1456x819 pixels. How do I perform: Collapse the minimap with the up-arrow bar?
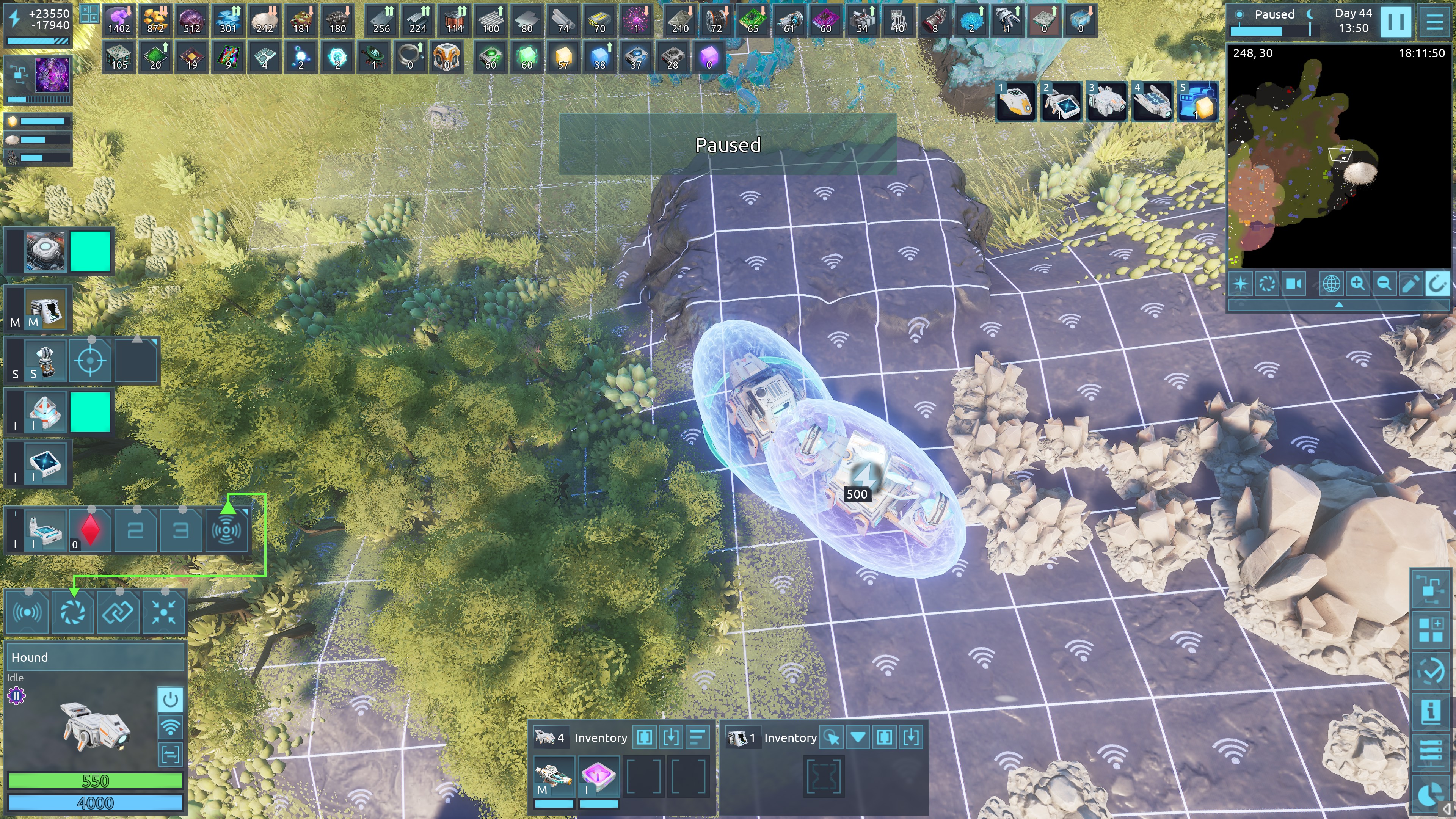[x=1338, y=304]
